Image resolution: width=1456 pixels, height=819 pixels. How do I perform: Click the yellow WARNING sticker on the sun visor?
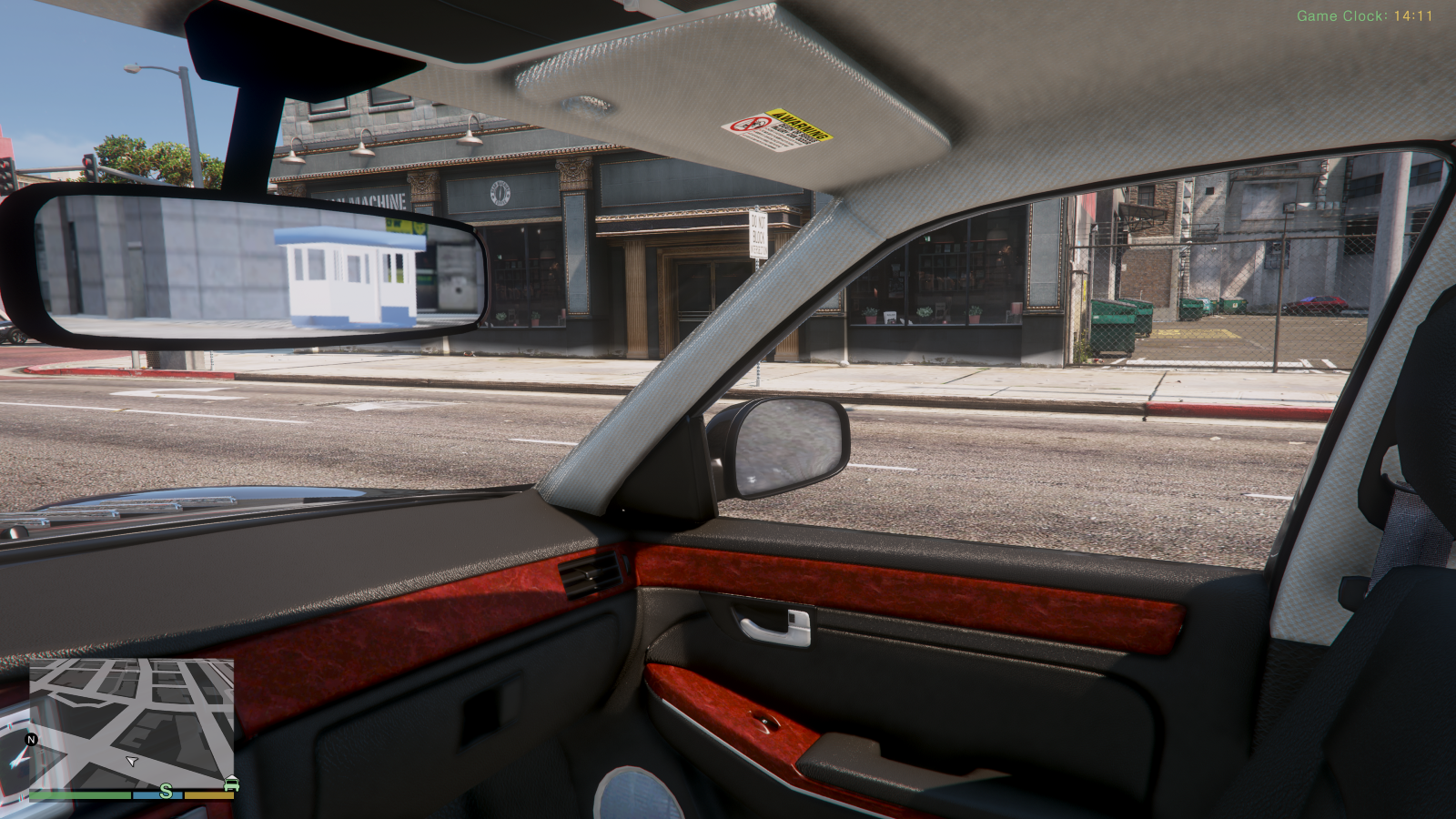click(x=801, y=125)
